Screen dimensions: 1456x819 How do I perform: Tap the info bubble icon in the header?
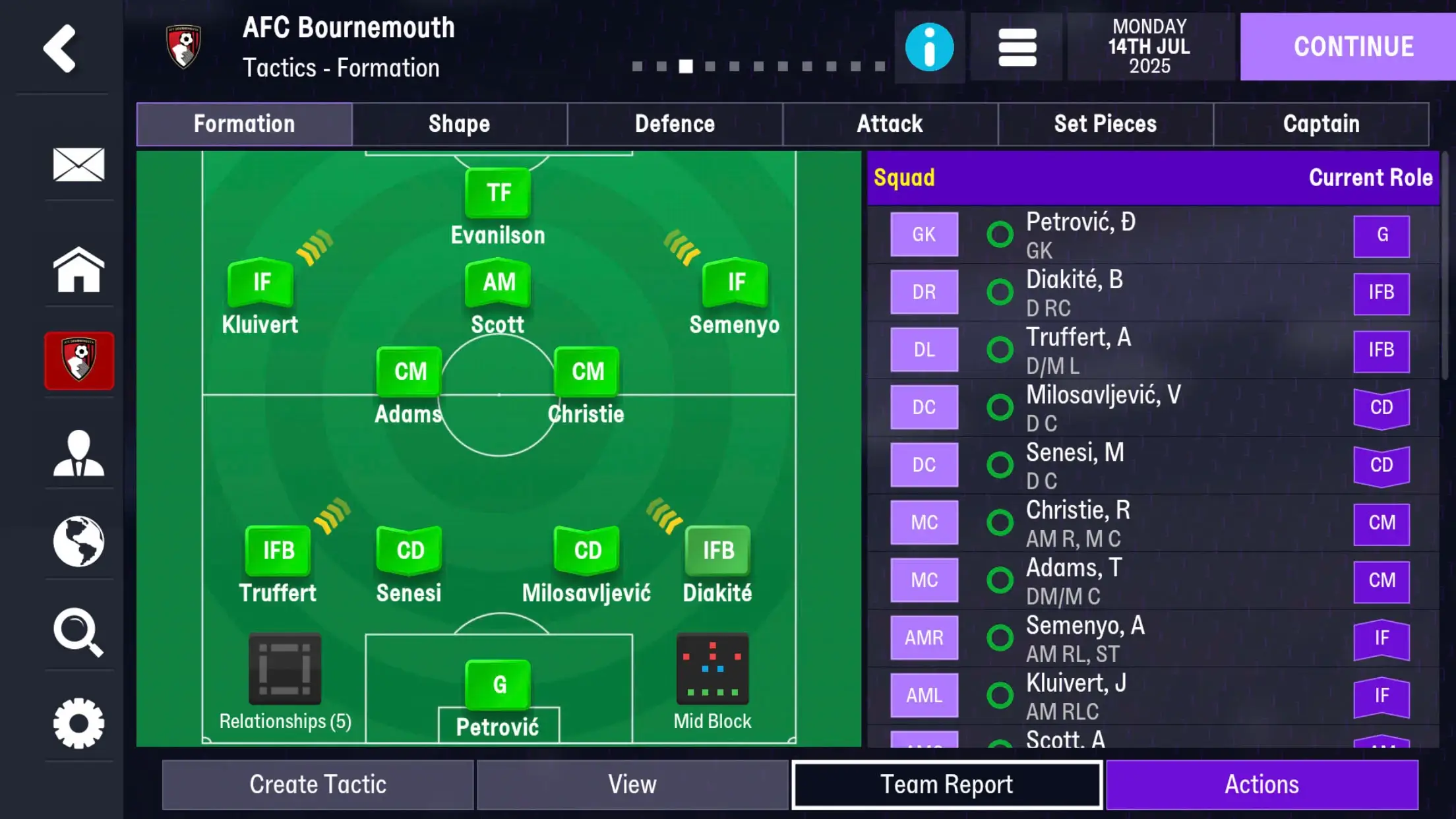[929, 46]
